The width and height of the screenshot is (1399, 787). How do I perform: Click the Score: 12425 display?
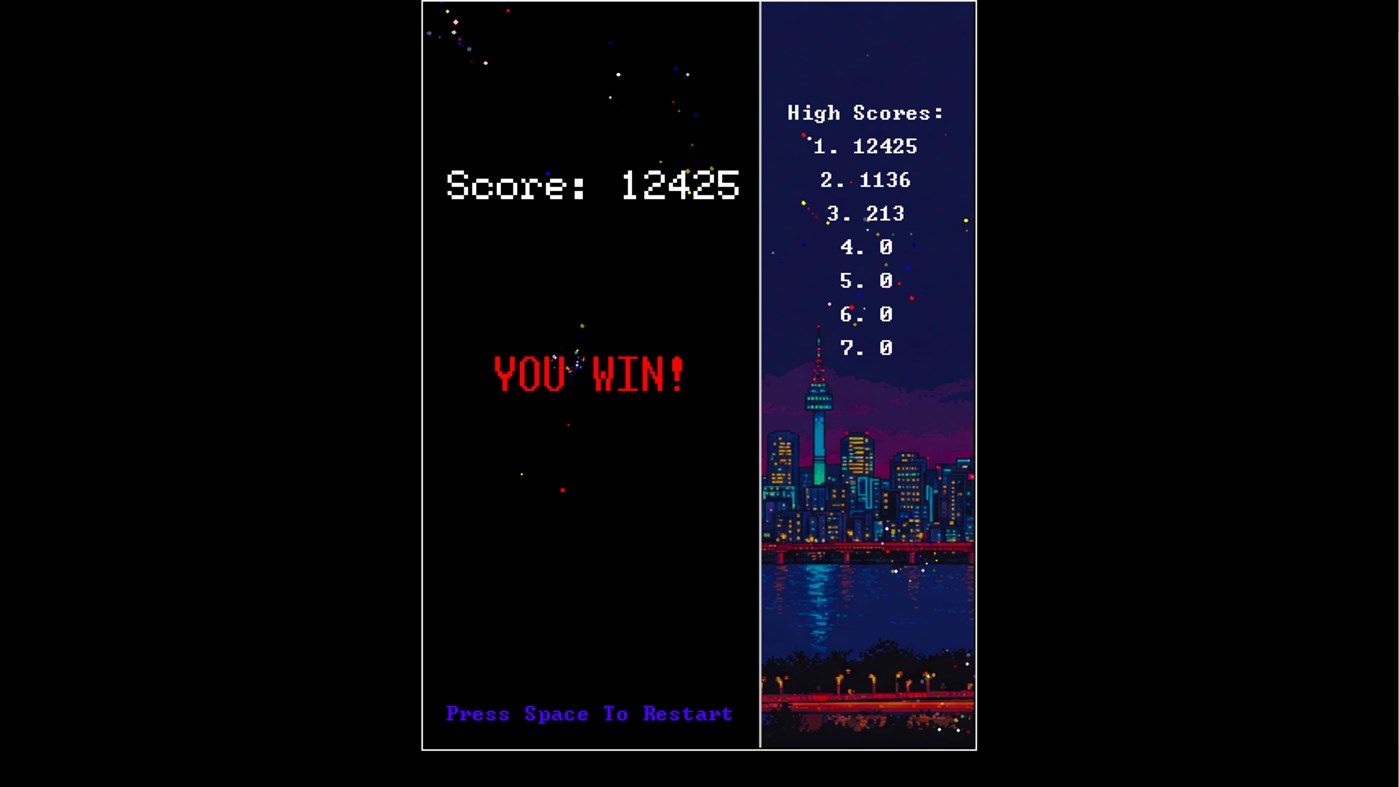point(592,186)
